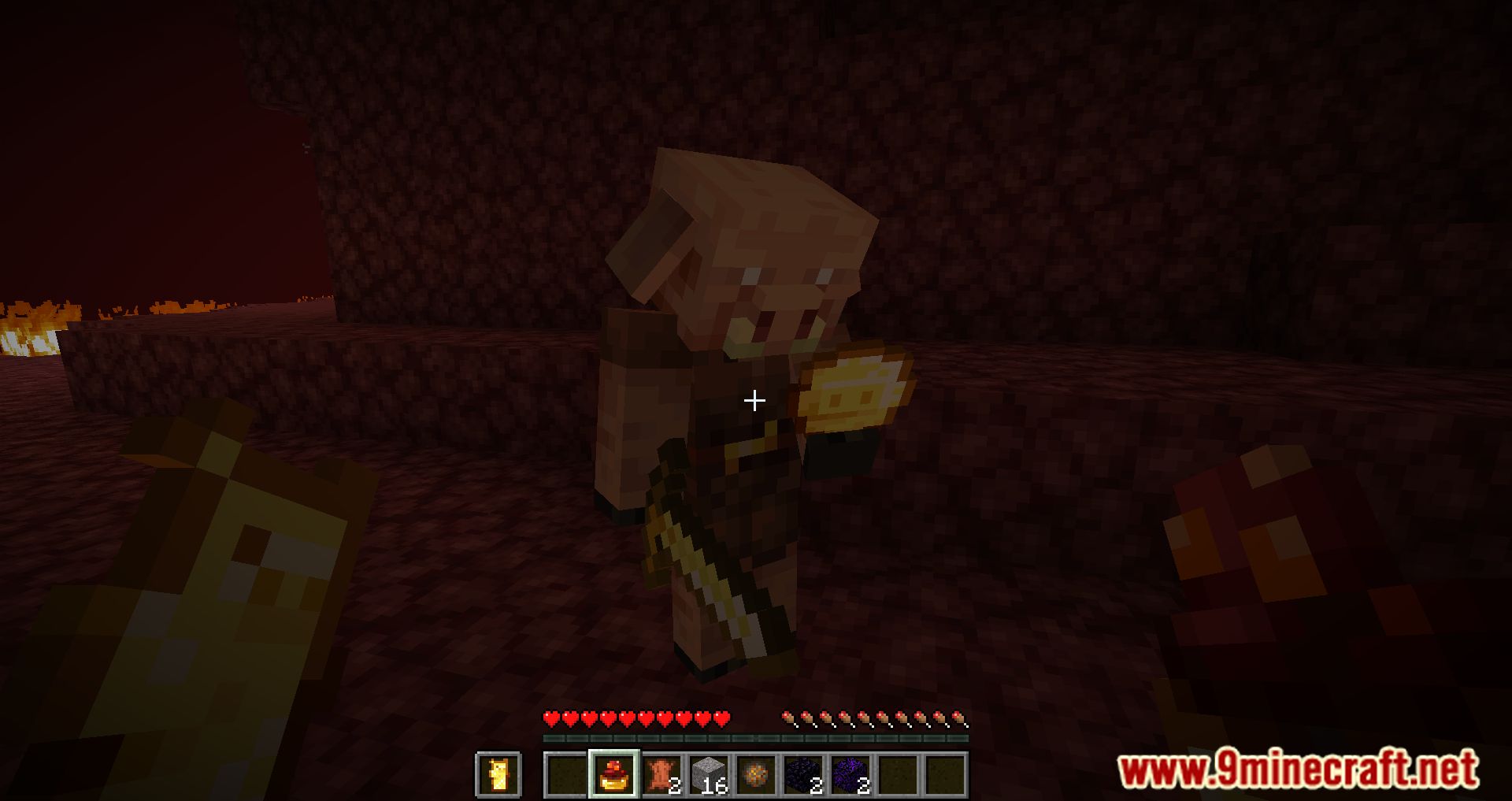Image resolution: width=1512 pixels, height=801 pixels.
Task: Select the glowstone dust hotbar slot
Action: (757, 775)
